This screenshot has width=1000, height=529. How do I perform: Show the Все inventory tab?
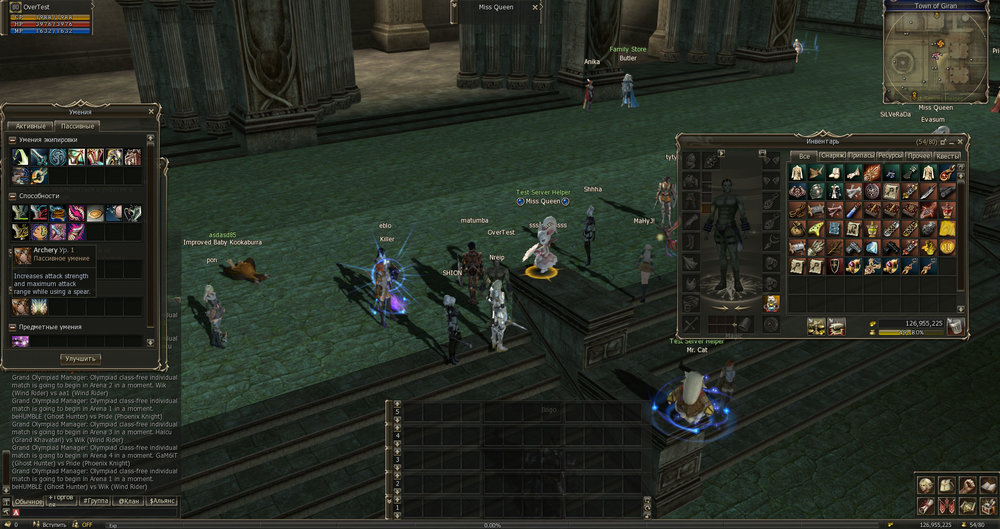pyautogui.click(x=803, y=156)
